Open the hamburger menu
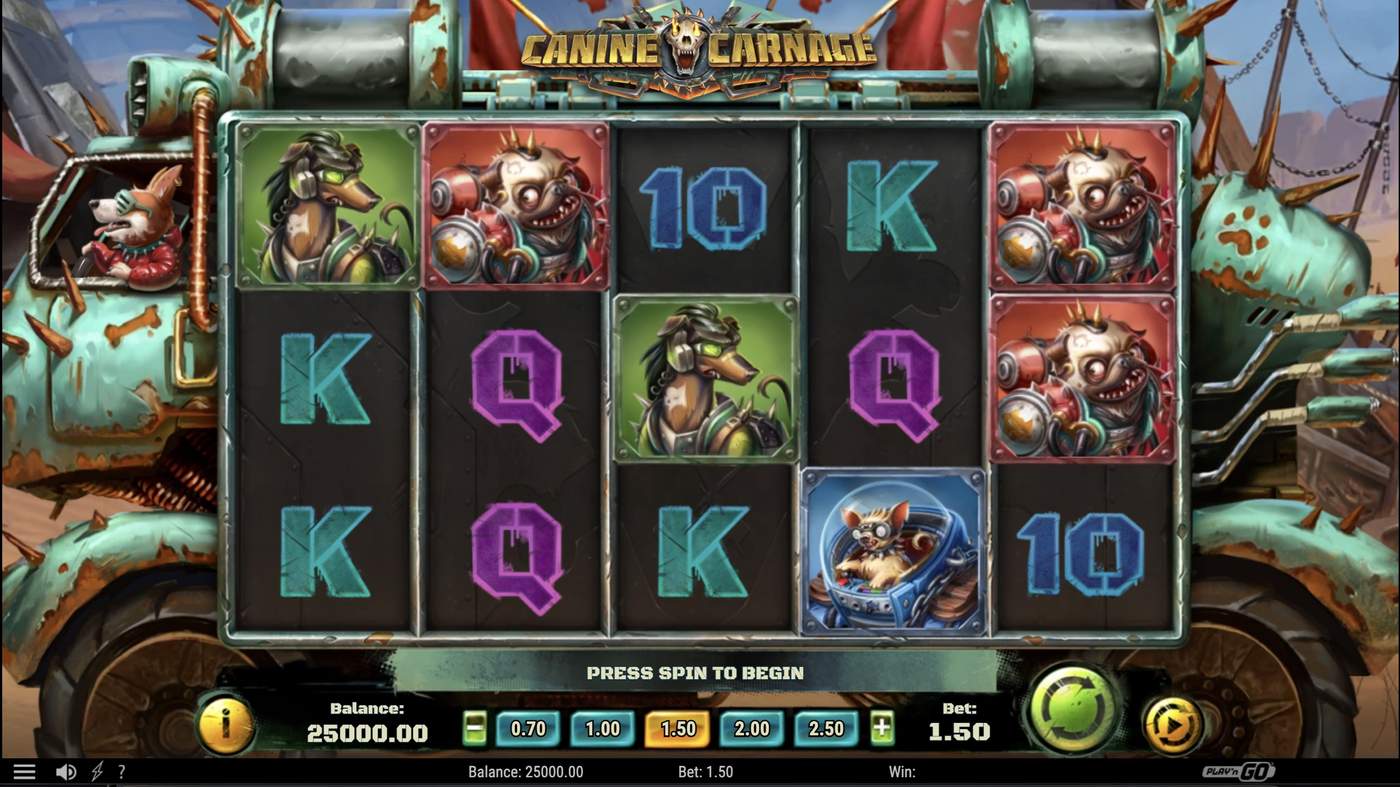This screenshot has height=787, width=1400. [22, 770]
